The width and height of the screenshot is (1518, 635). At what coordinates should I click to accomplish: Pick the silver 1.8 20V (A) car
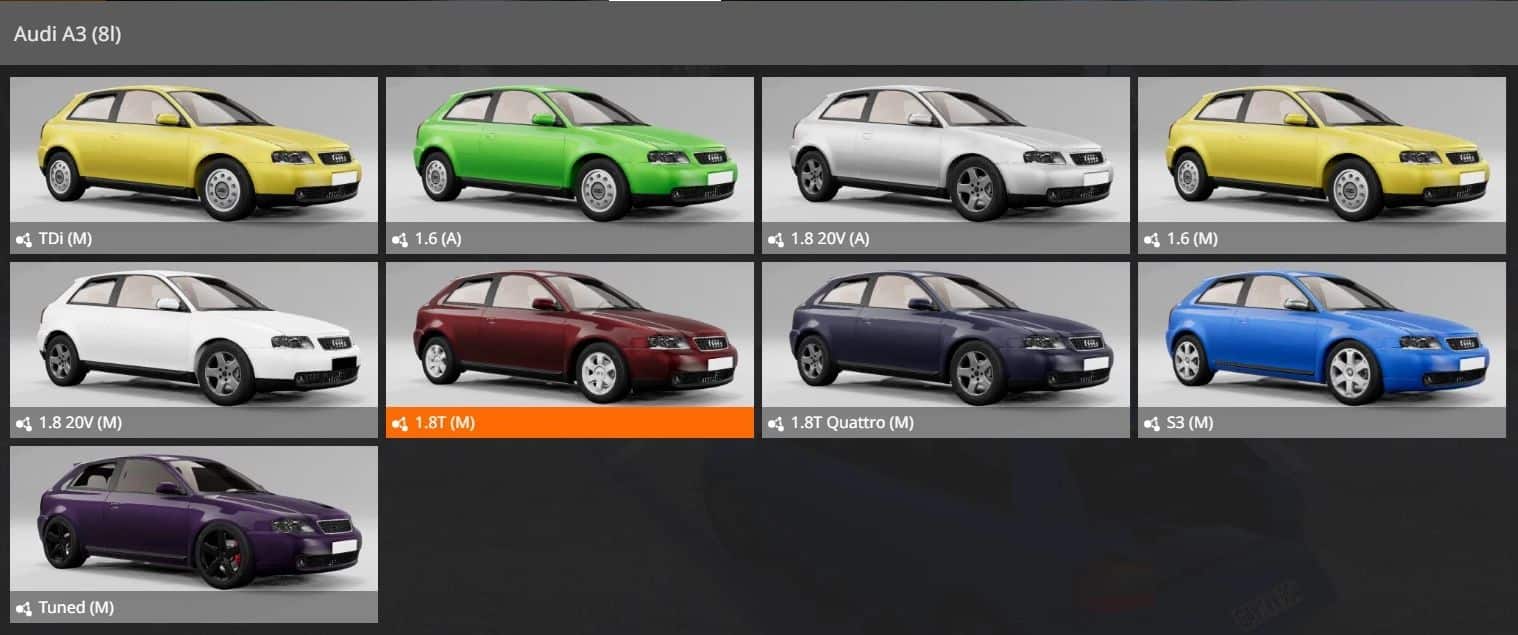[946, 163]
